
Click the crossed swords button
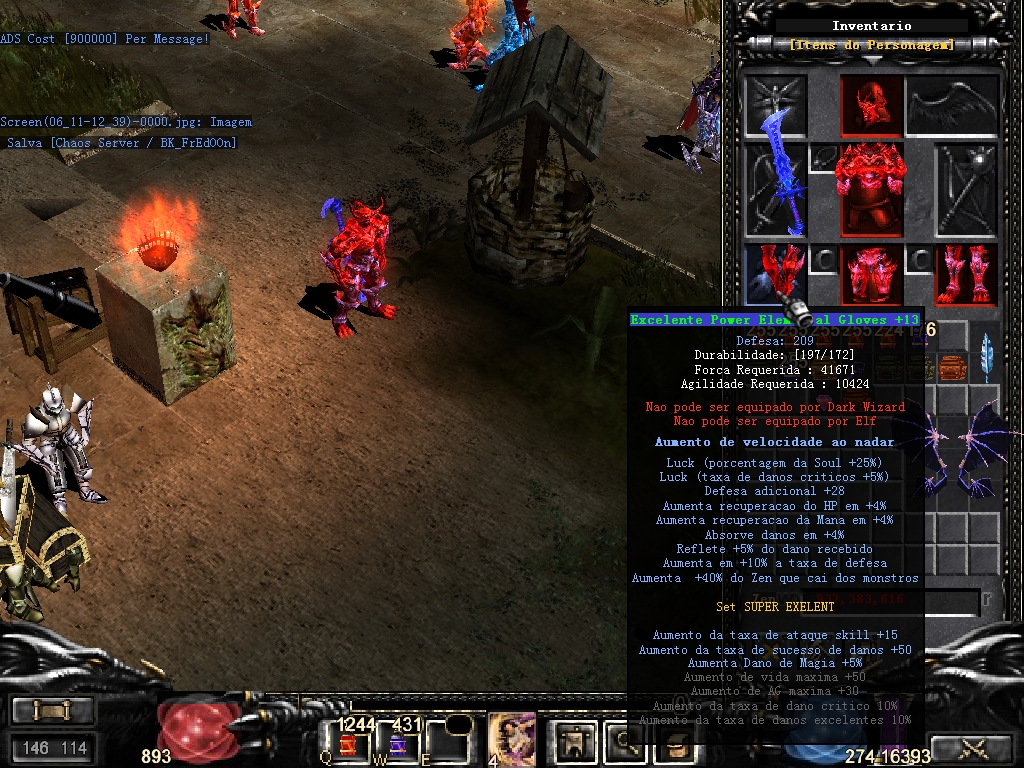pos(974,747)
